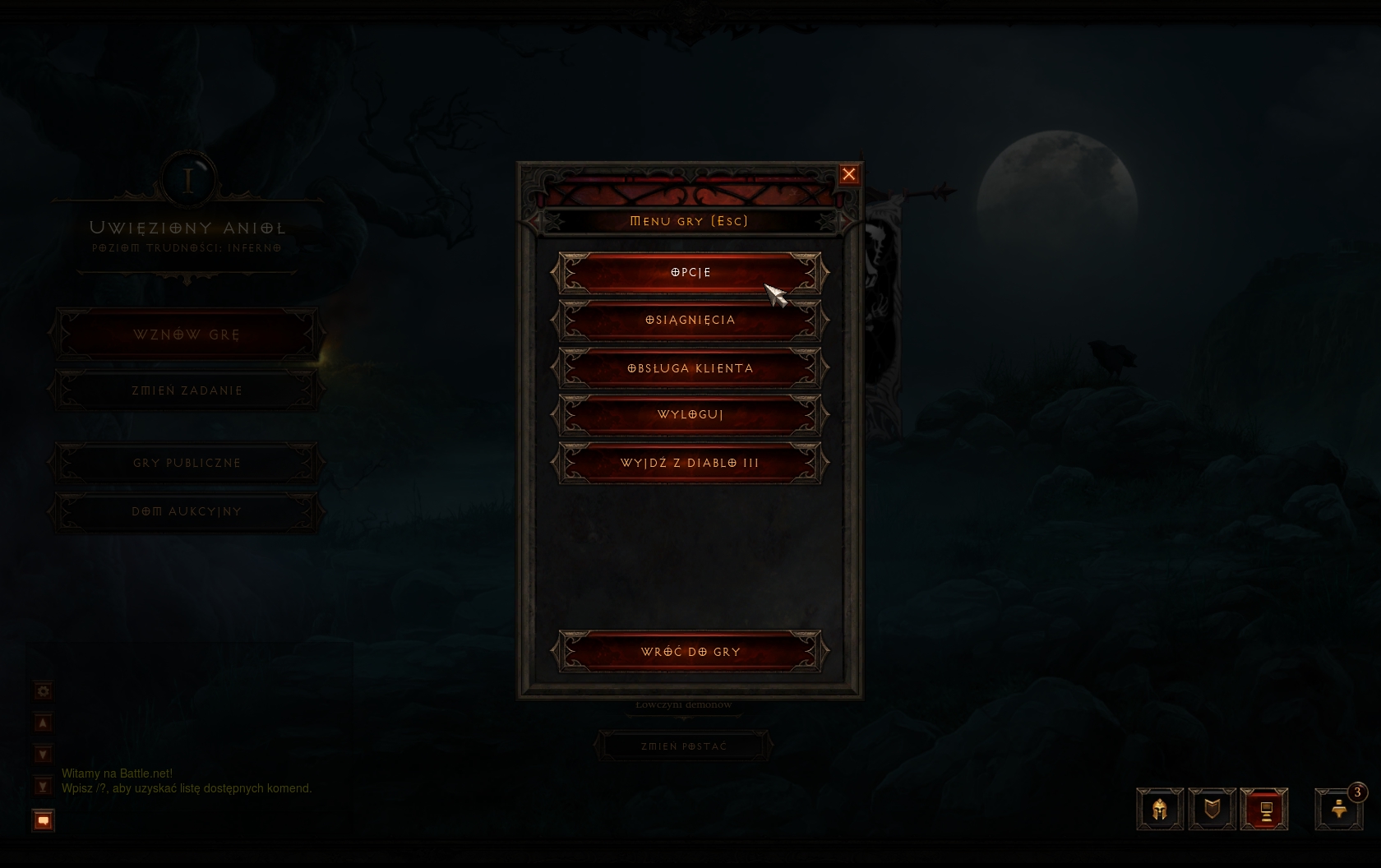Image resolution: width=1381 pixels, height=868 pixels.
Task: Choose Obsługa klienta from the game menu
Action: pos(690,368)
